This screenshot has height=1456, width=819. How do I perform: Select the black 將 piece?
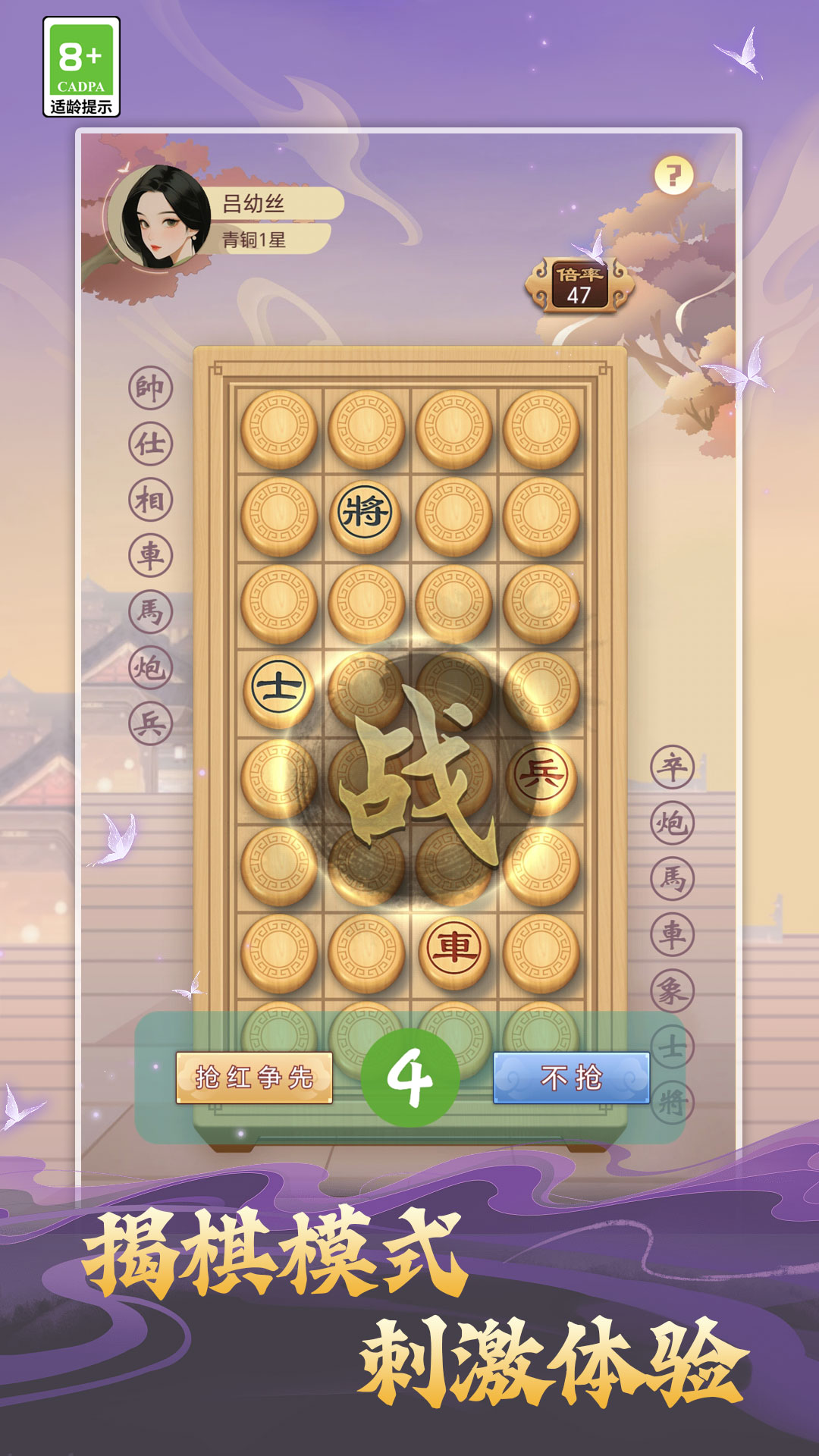pyautogui.click(x=366, y=512)
